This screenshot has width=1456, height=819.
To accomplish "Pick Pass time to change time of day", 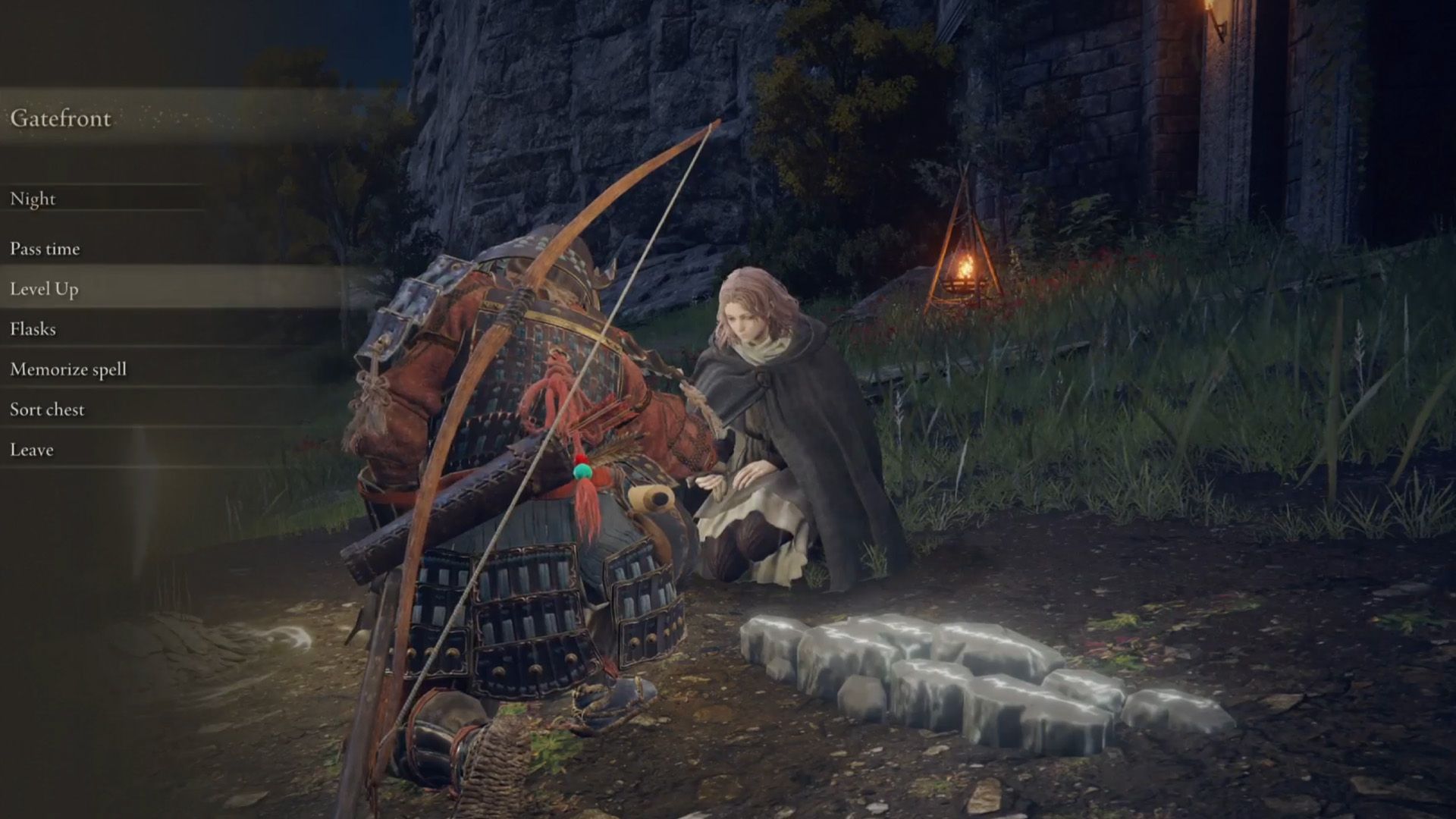I will click(x=45, y=248).
